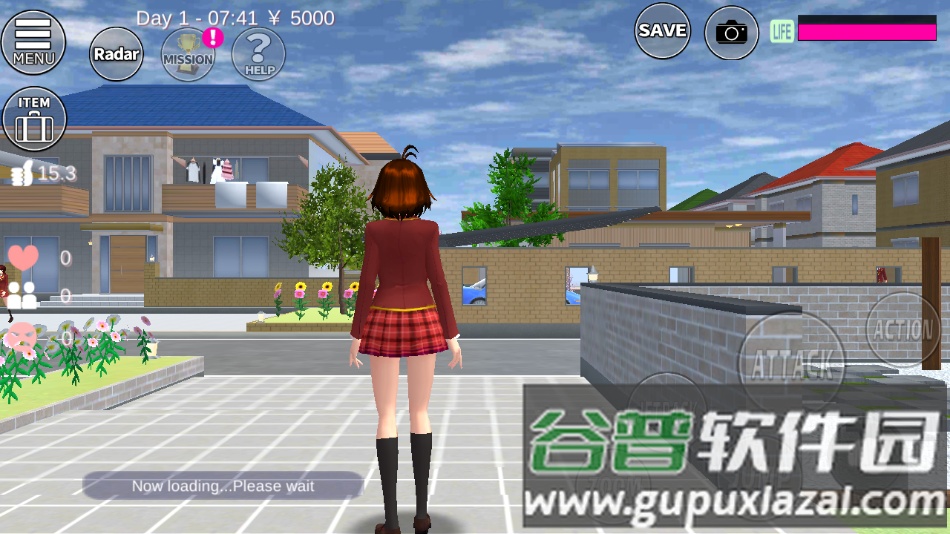
Task: Toggle the Radar button
Action: tap(116, 53)
